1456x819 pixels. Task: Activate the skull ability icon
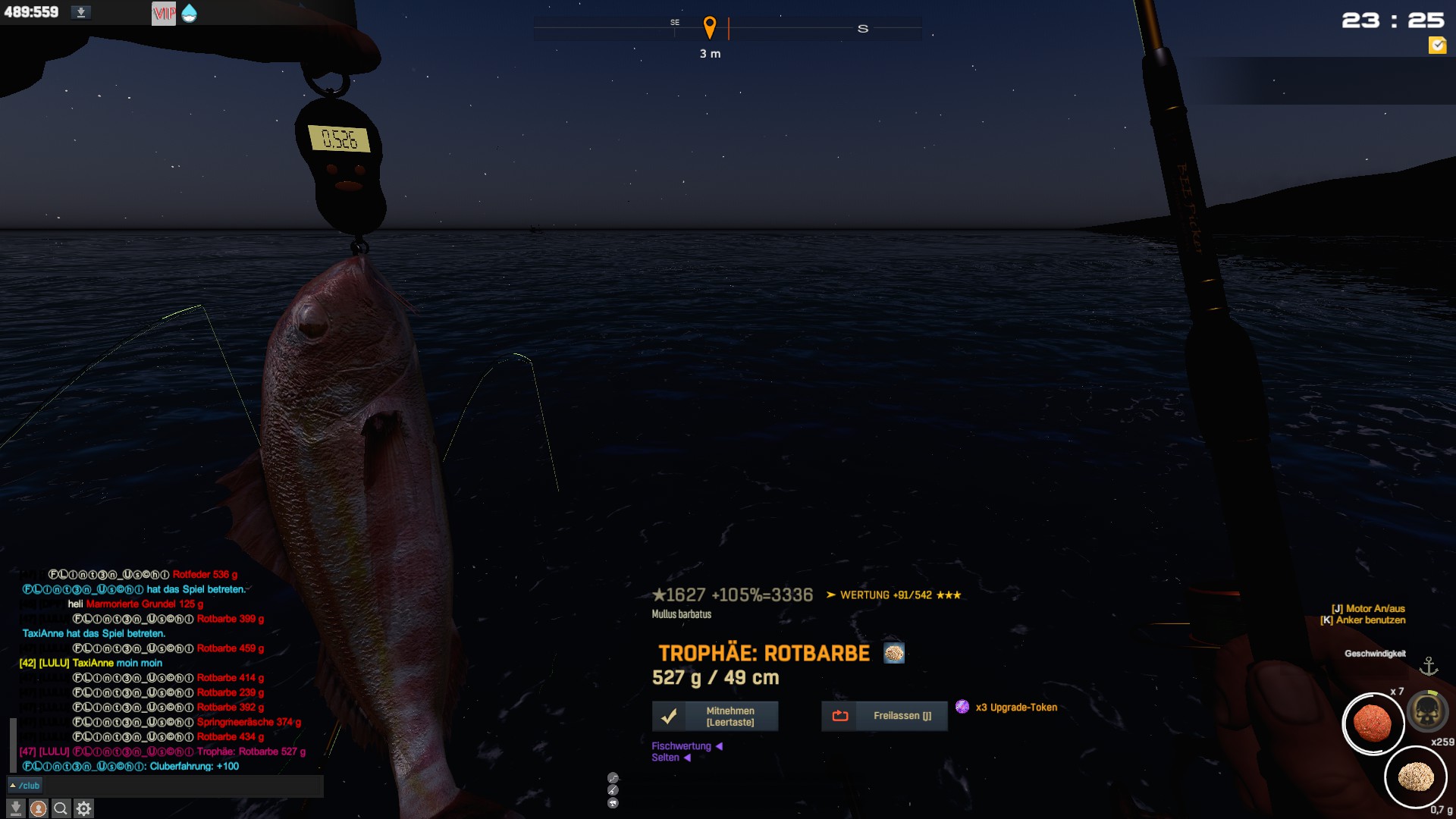1427,711
